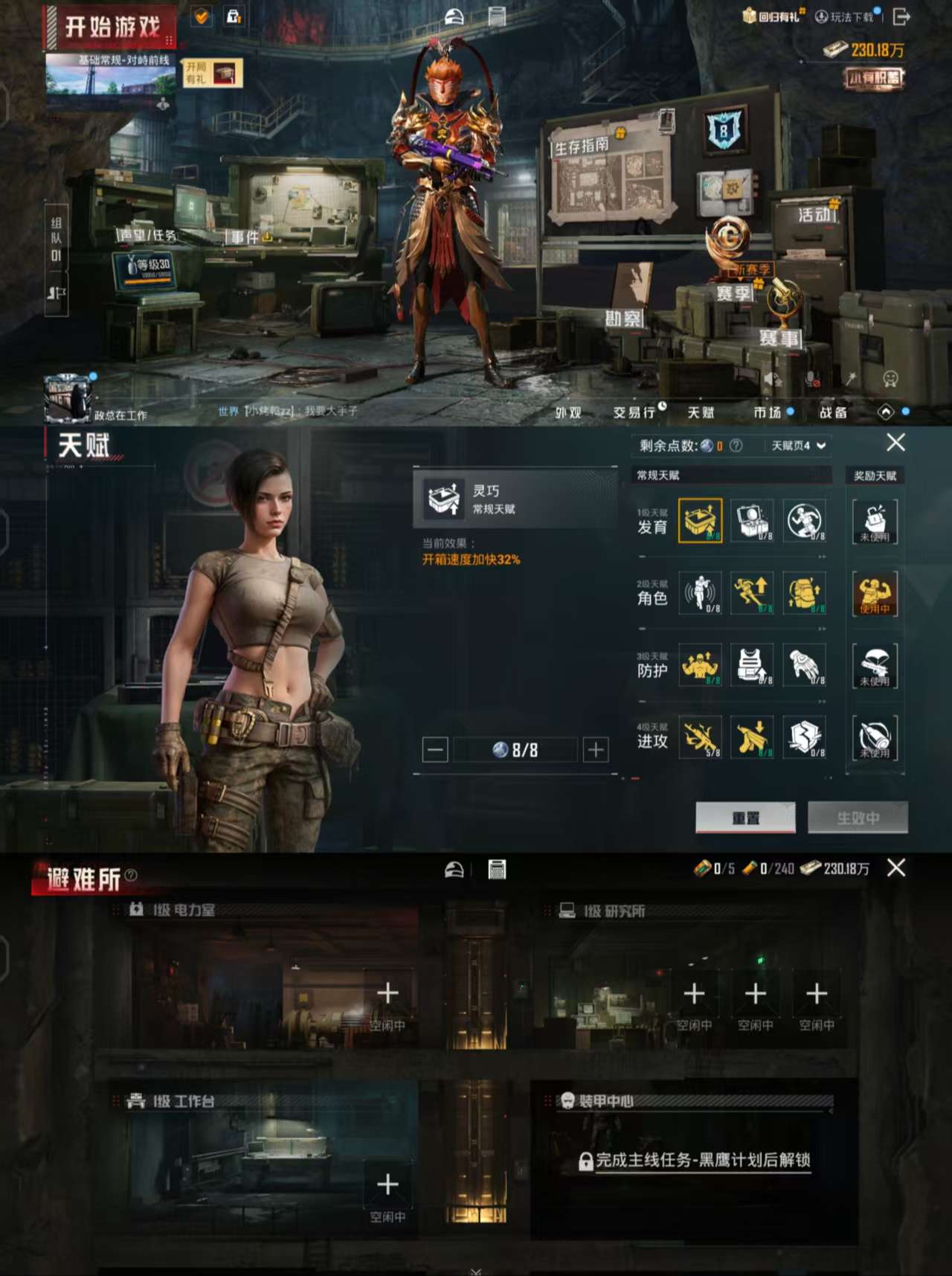Select the 灵巧 open-crate talent icon
952x1276 pixels.
(700, 521)
